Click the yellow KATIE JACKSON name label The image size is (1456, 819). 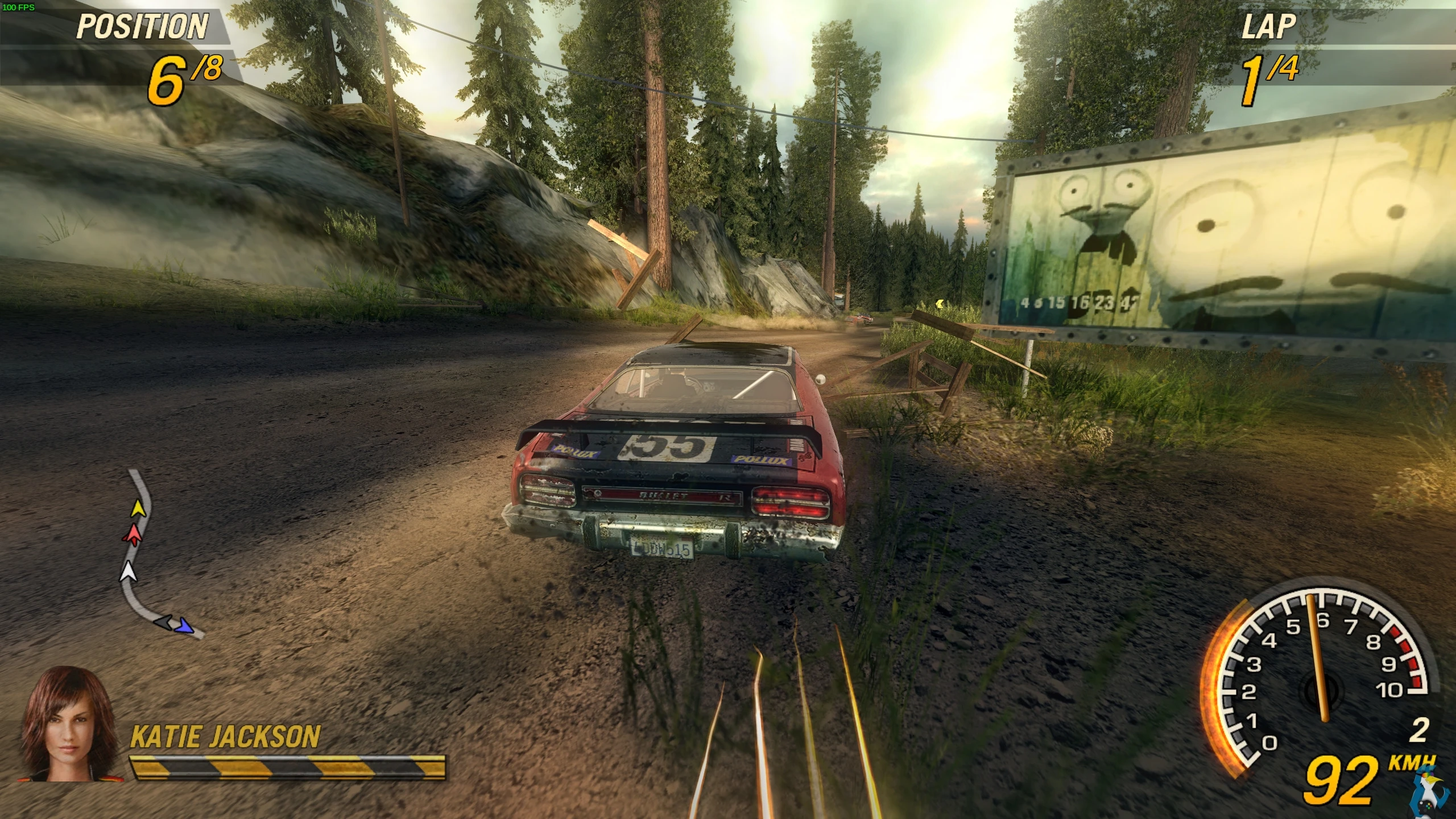point(225,737)
